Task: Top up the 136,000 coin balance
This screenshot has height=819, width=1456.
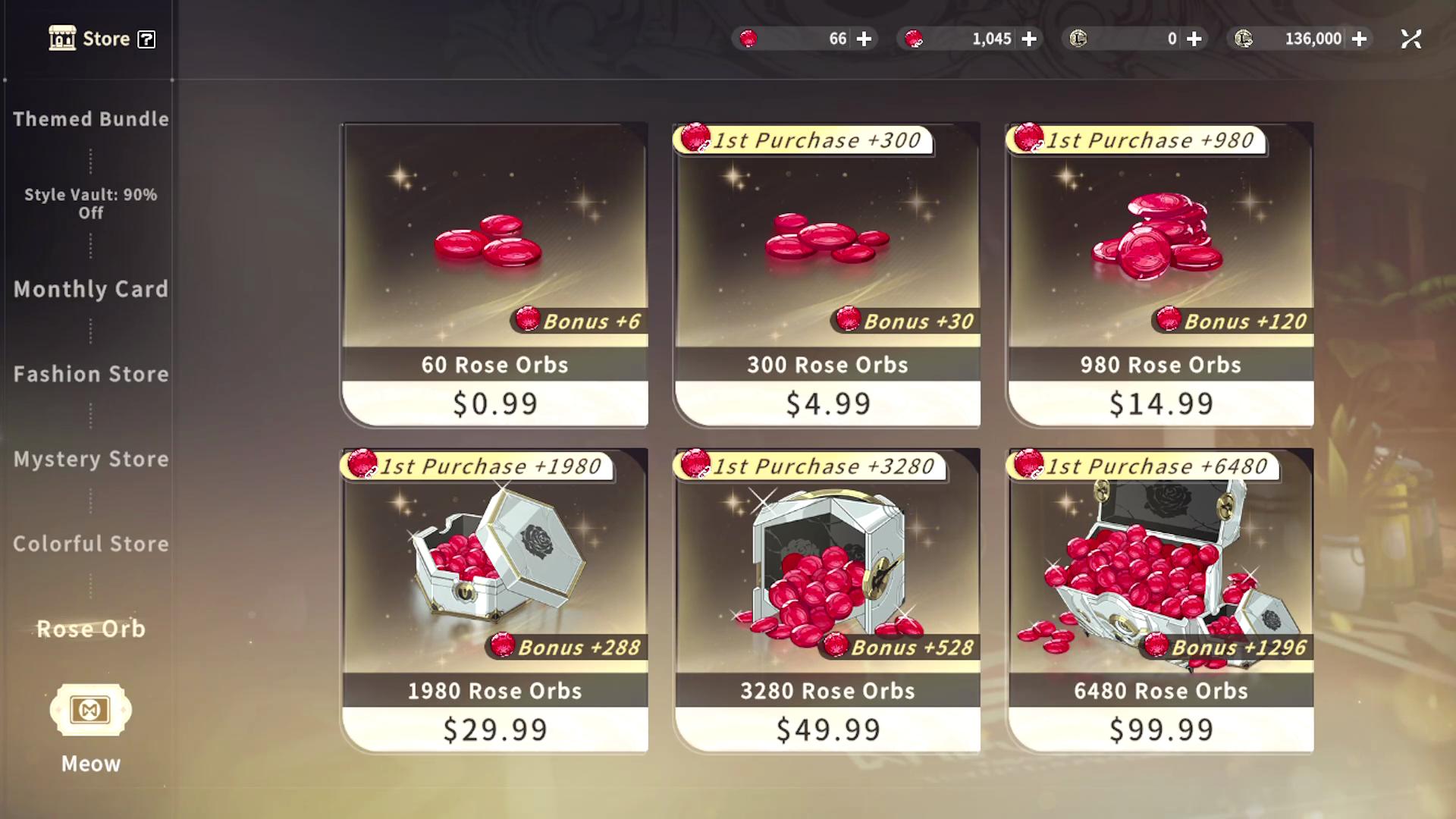Action: click(1360, 39)
